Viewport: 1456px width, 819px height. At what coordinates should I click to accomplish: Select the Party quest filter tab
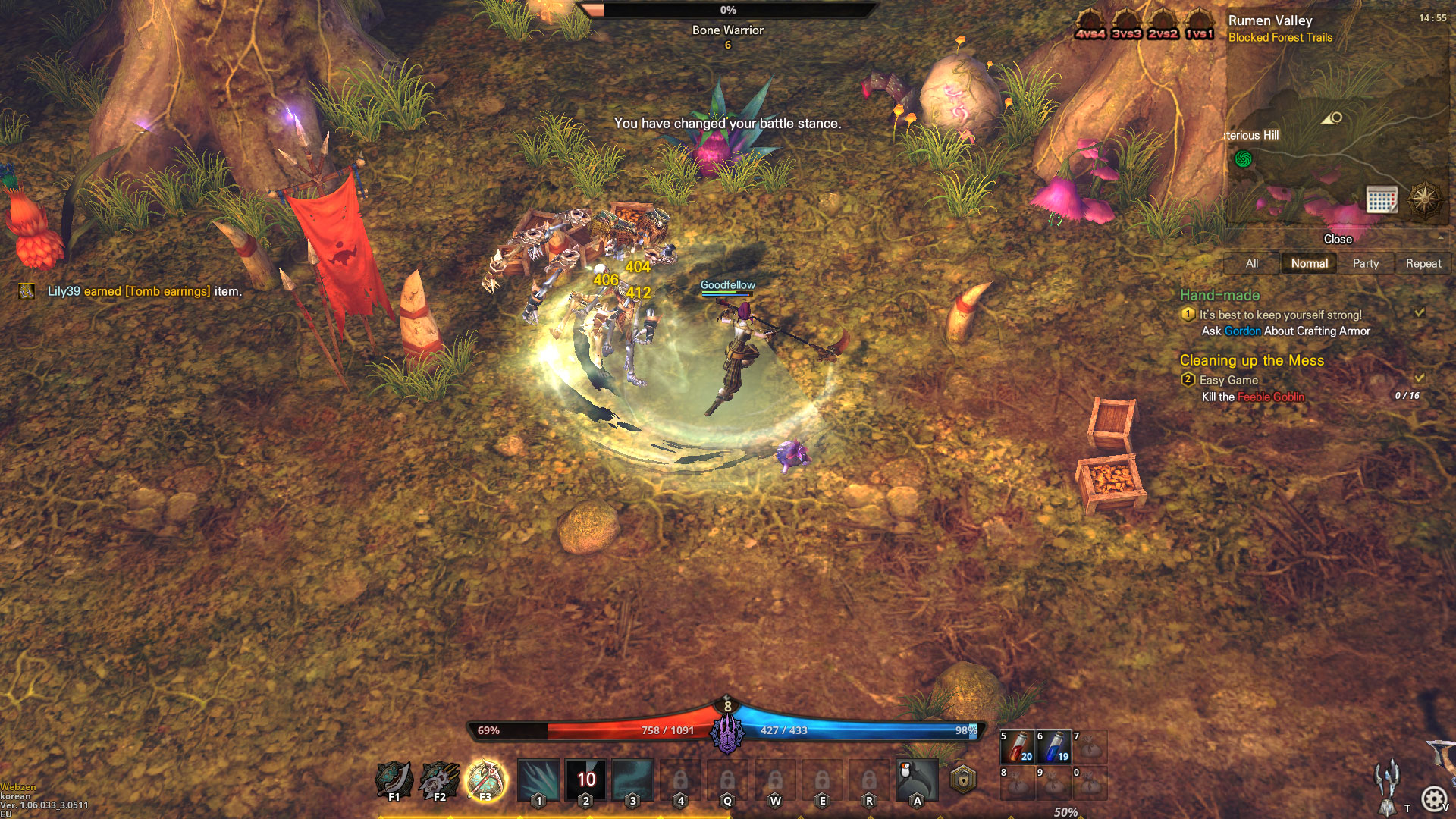(1367, 263)
